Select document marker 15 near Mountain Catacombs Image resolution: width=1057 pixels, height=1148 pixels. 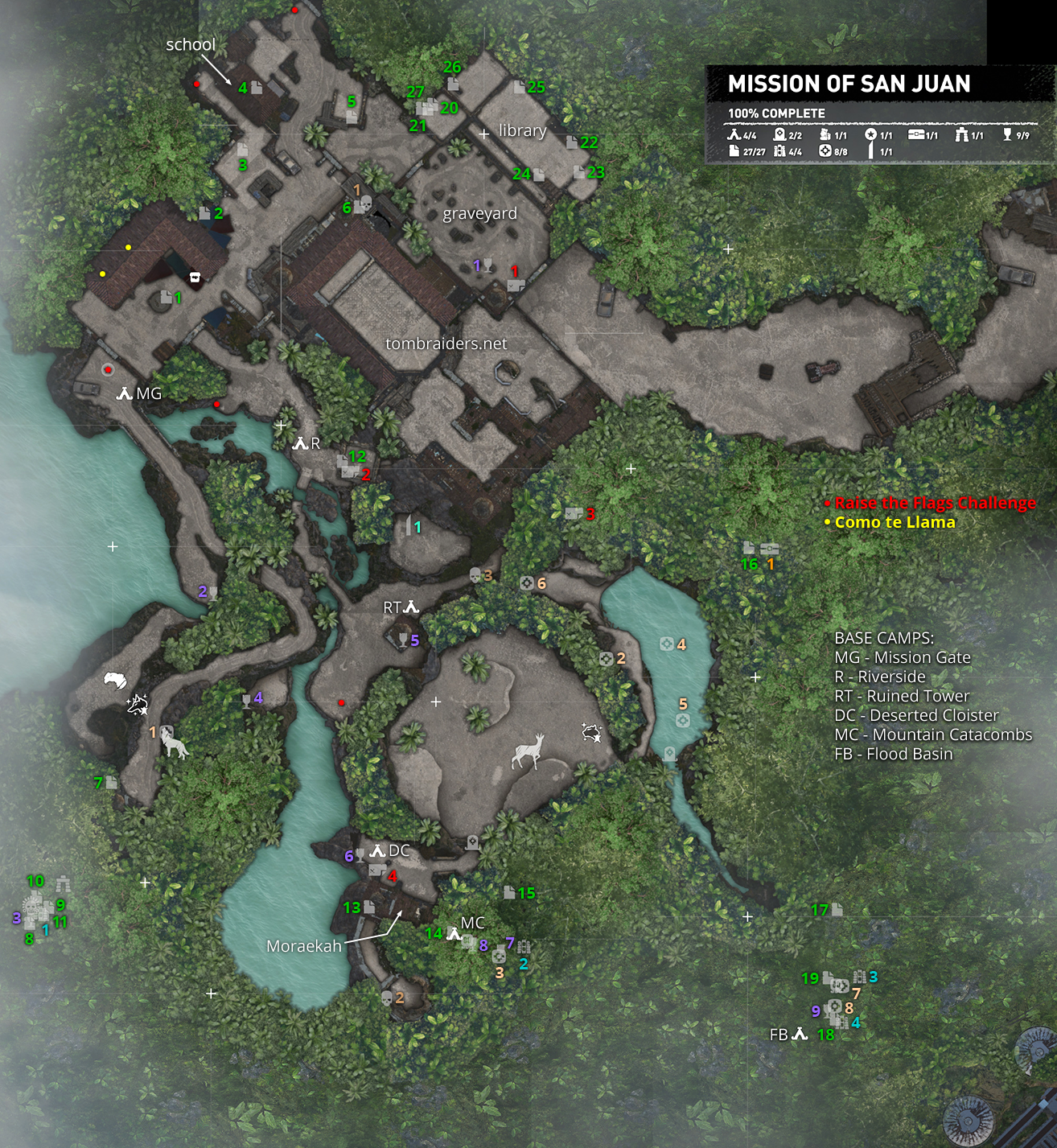tap(509, 892)
